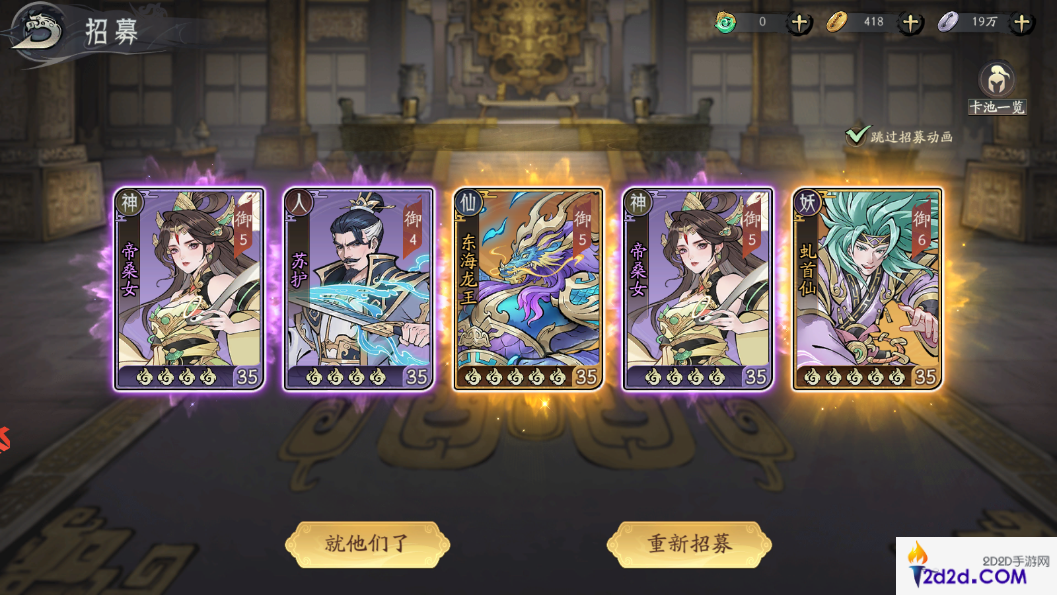The image size is (1057, 595).
Task: Pick the 虬首仙 card
Action: point(867,289)
